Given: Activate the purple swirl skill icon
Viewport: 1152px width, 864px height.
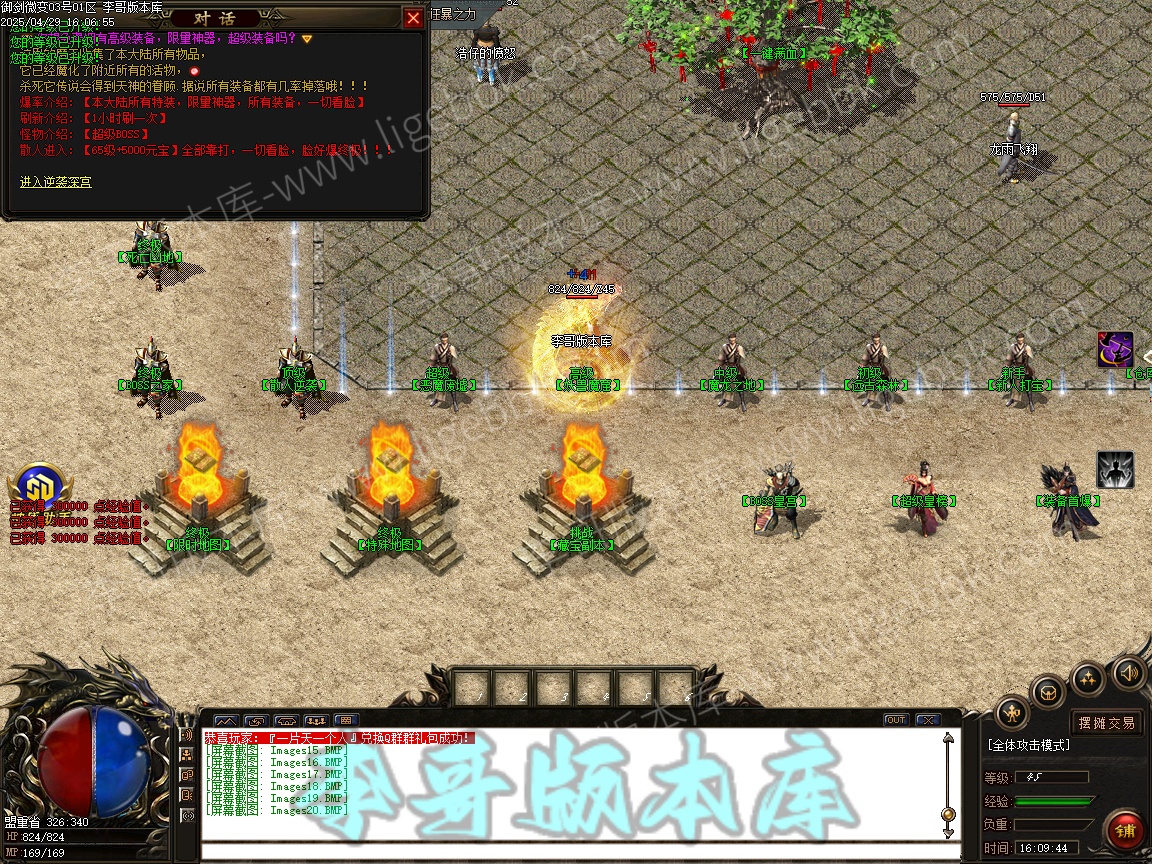Looking at the screenshot, I should click(x=1114, y=350).
